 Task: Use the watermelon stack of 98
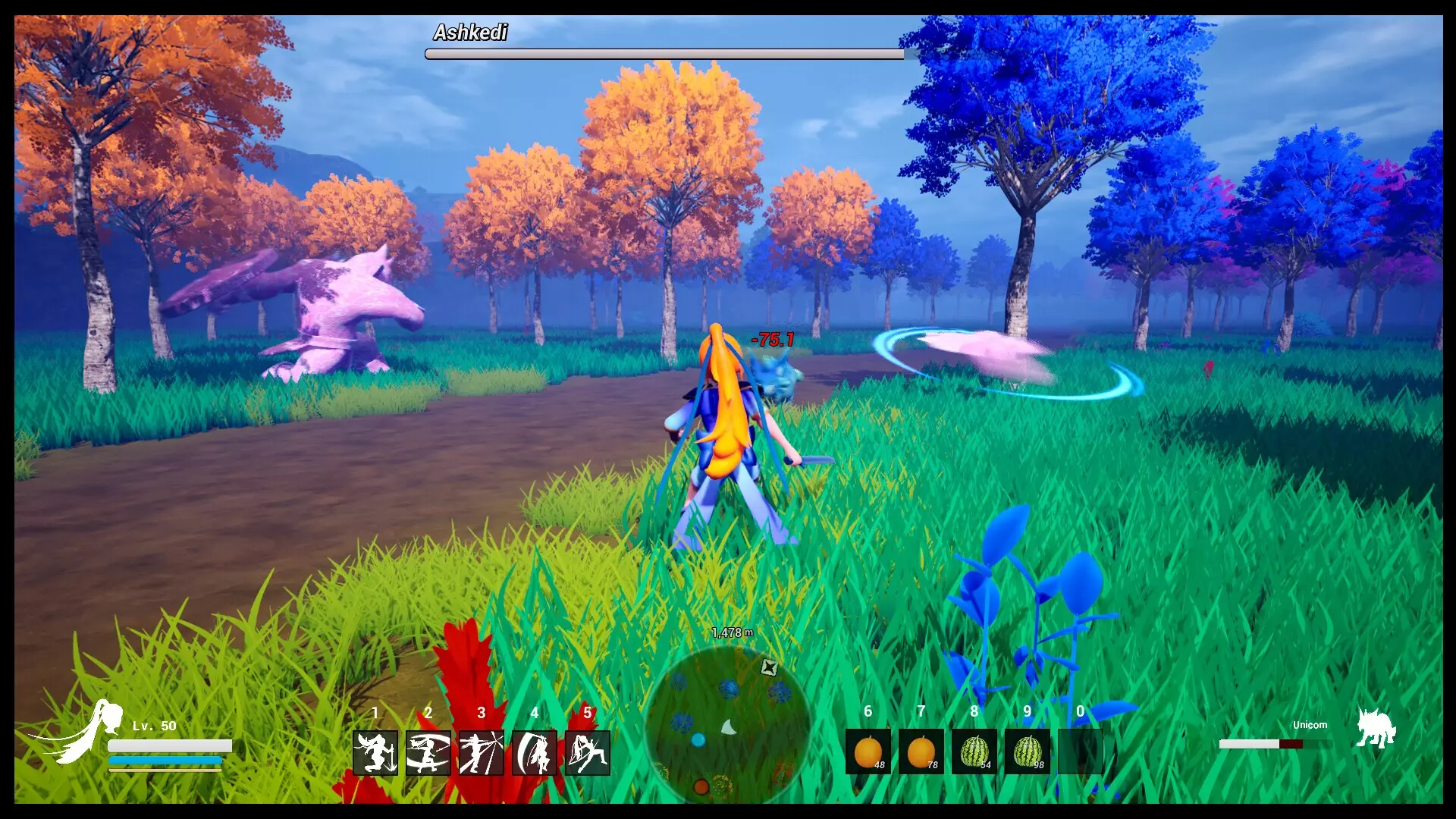(x=1028, y=752)
